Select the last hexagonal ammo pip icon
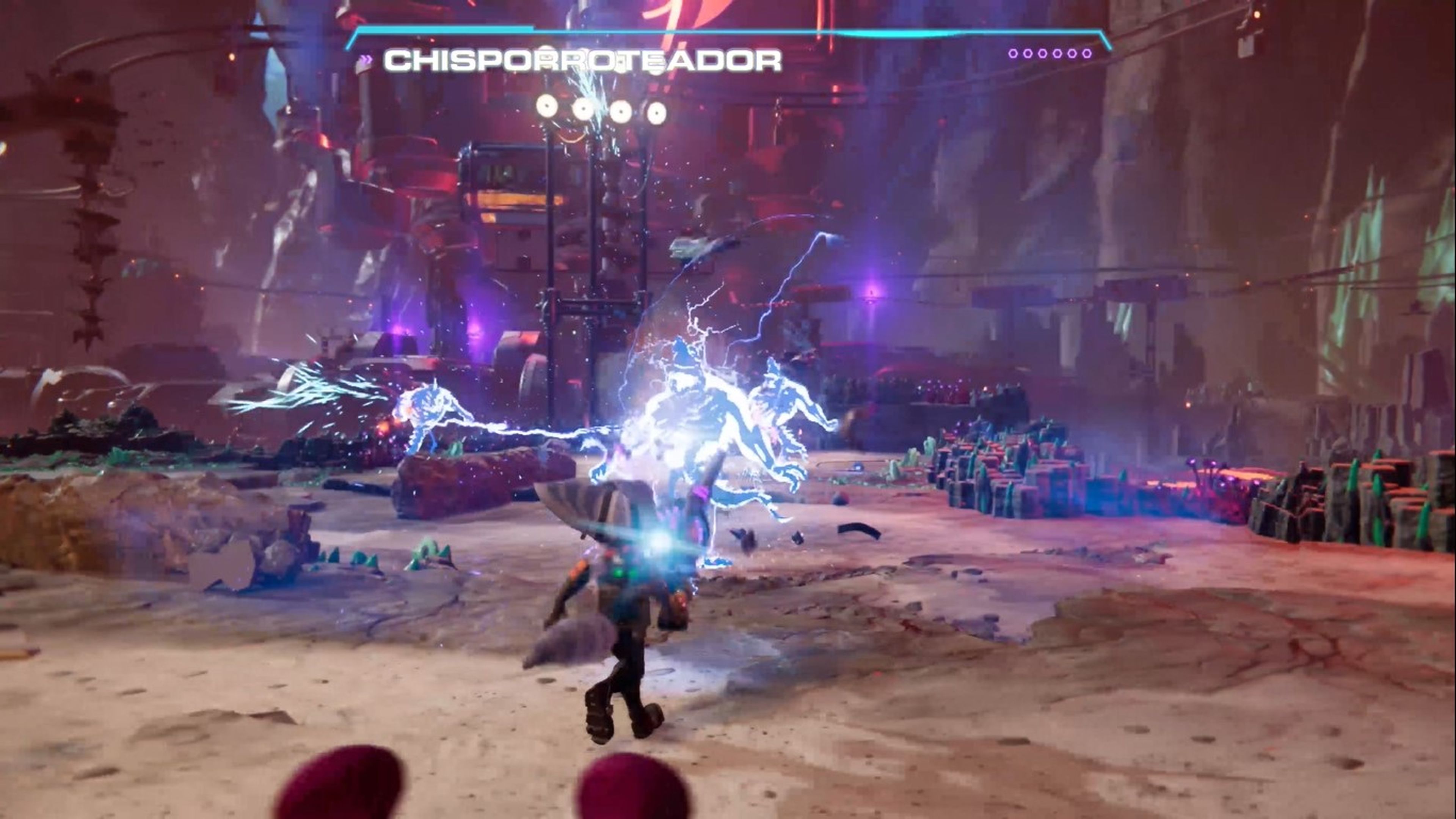This screenshot has width=1456, height=819. click(x=1086, y=54)
